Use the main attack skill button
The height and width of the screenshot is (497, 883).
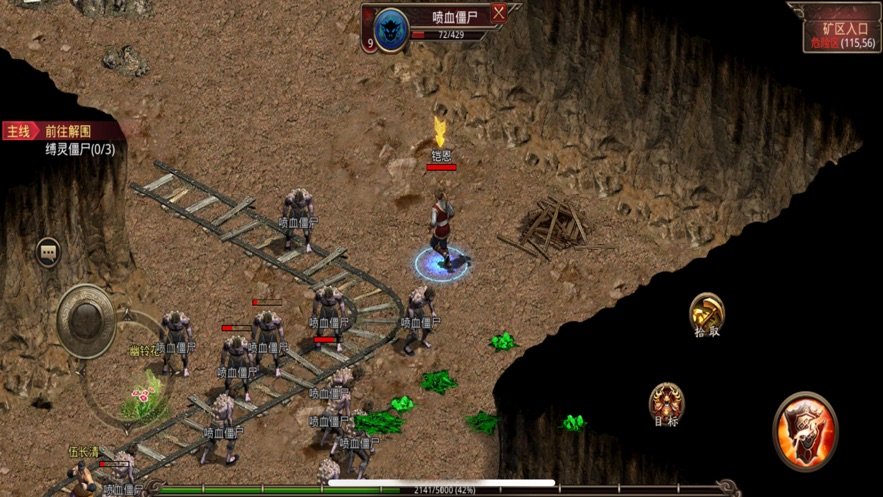click(x=805, y=429)
